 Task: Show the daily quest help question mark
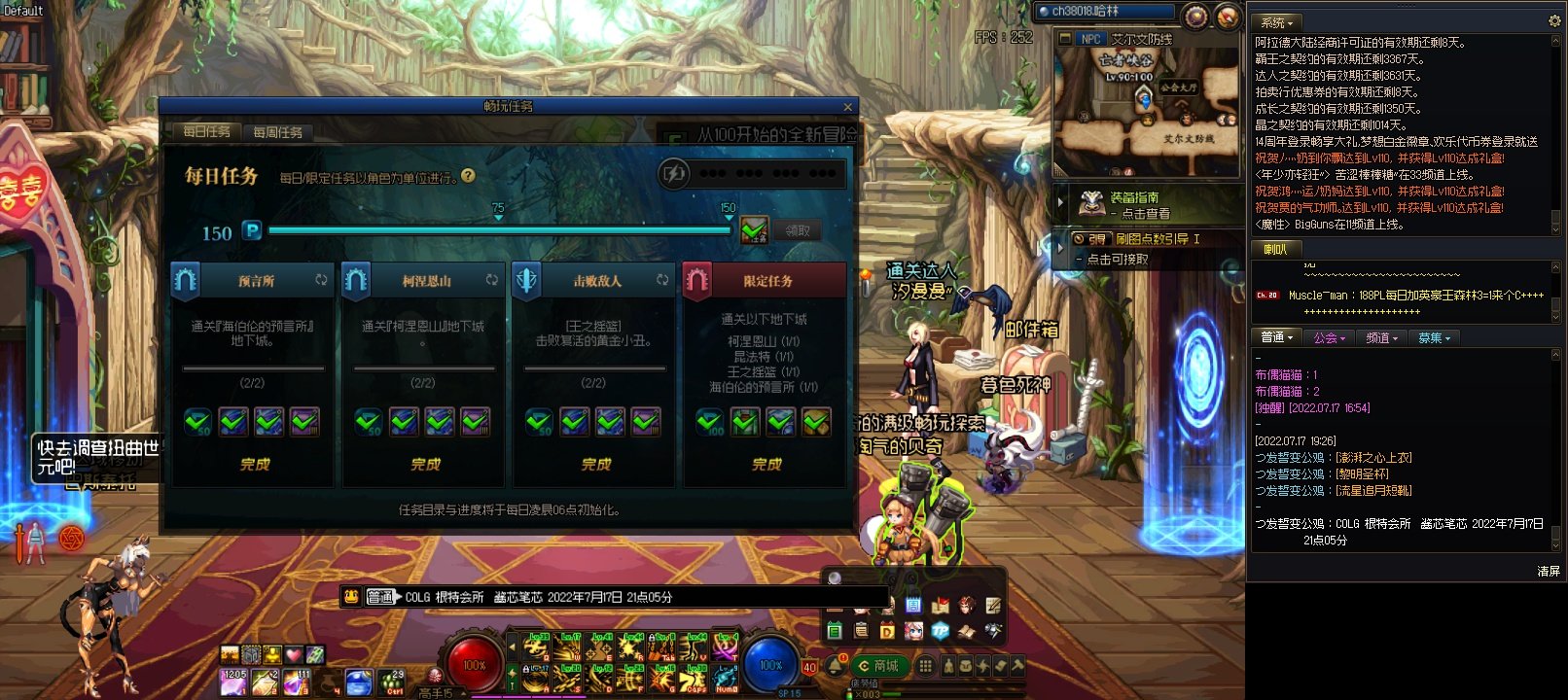[468, 176]
